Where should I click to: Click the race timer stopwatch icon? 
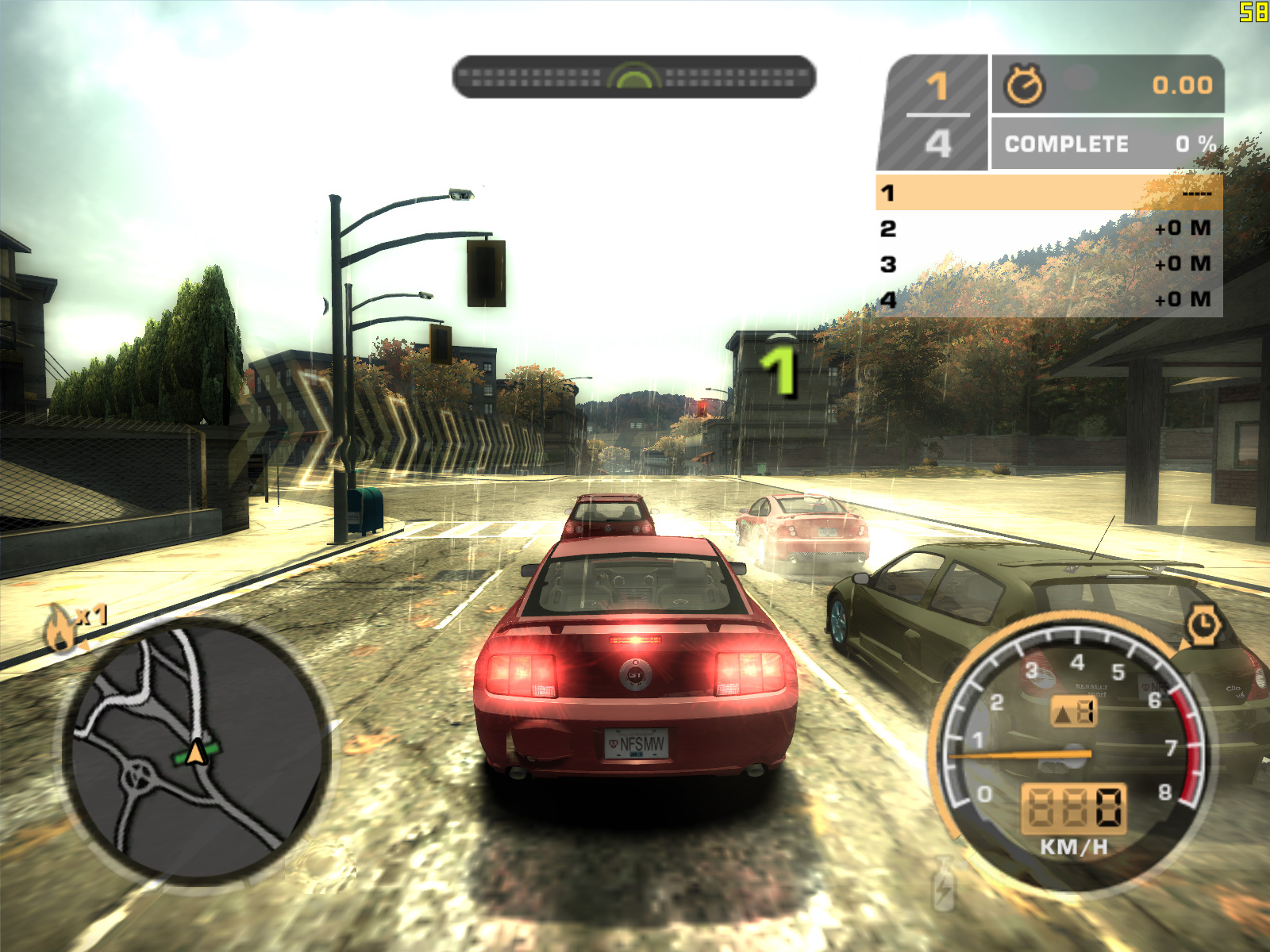(1025, 85)
